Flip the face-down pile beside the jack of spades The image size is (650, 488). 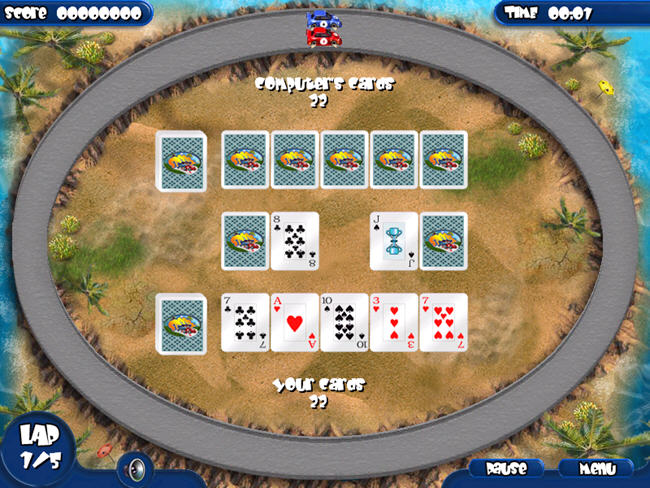coord(443,241)
